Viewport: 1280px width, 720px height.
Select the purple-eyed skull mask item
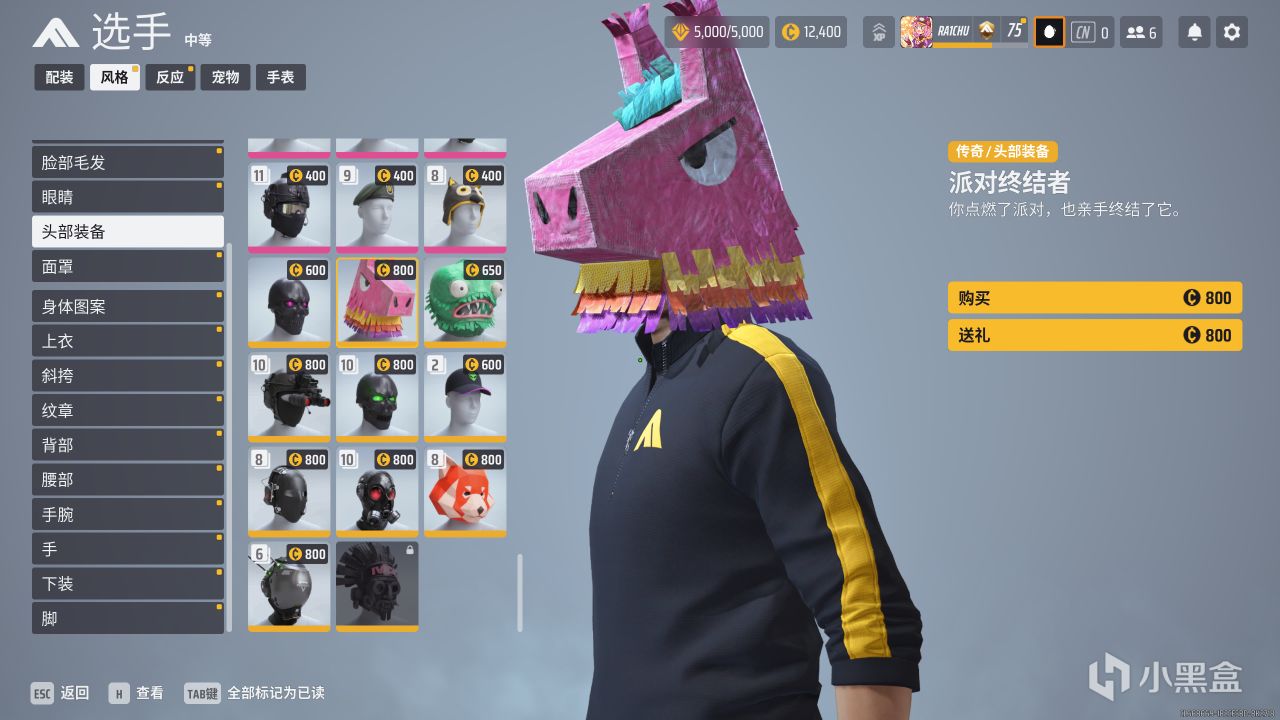[x=288, y=300]
